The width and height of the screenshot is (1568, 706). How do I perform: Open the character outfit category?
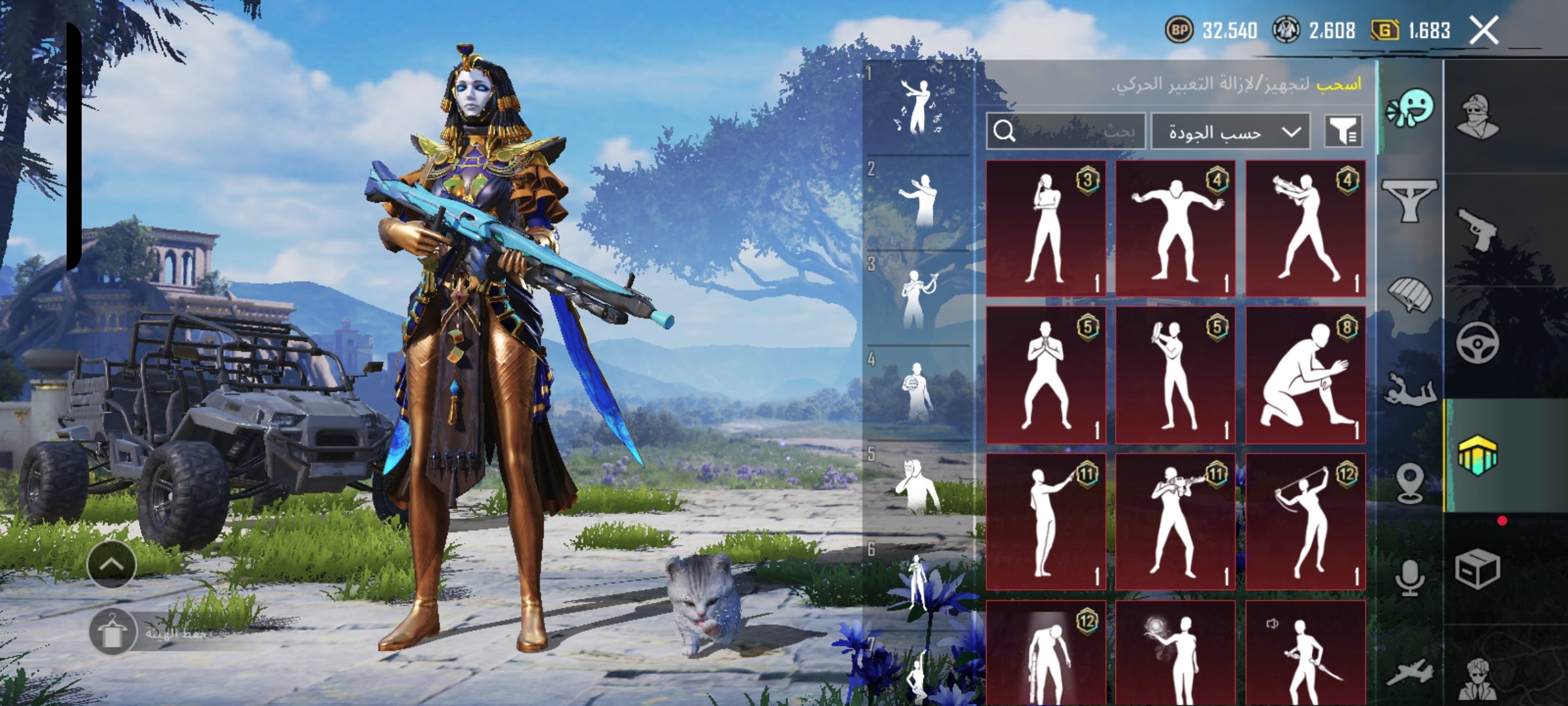[1478, 118]
